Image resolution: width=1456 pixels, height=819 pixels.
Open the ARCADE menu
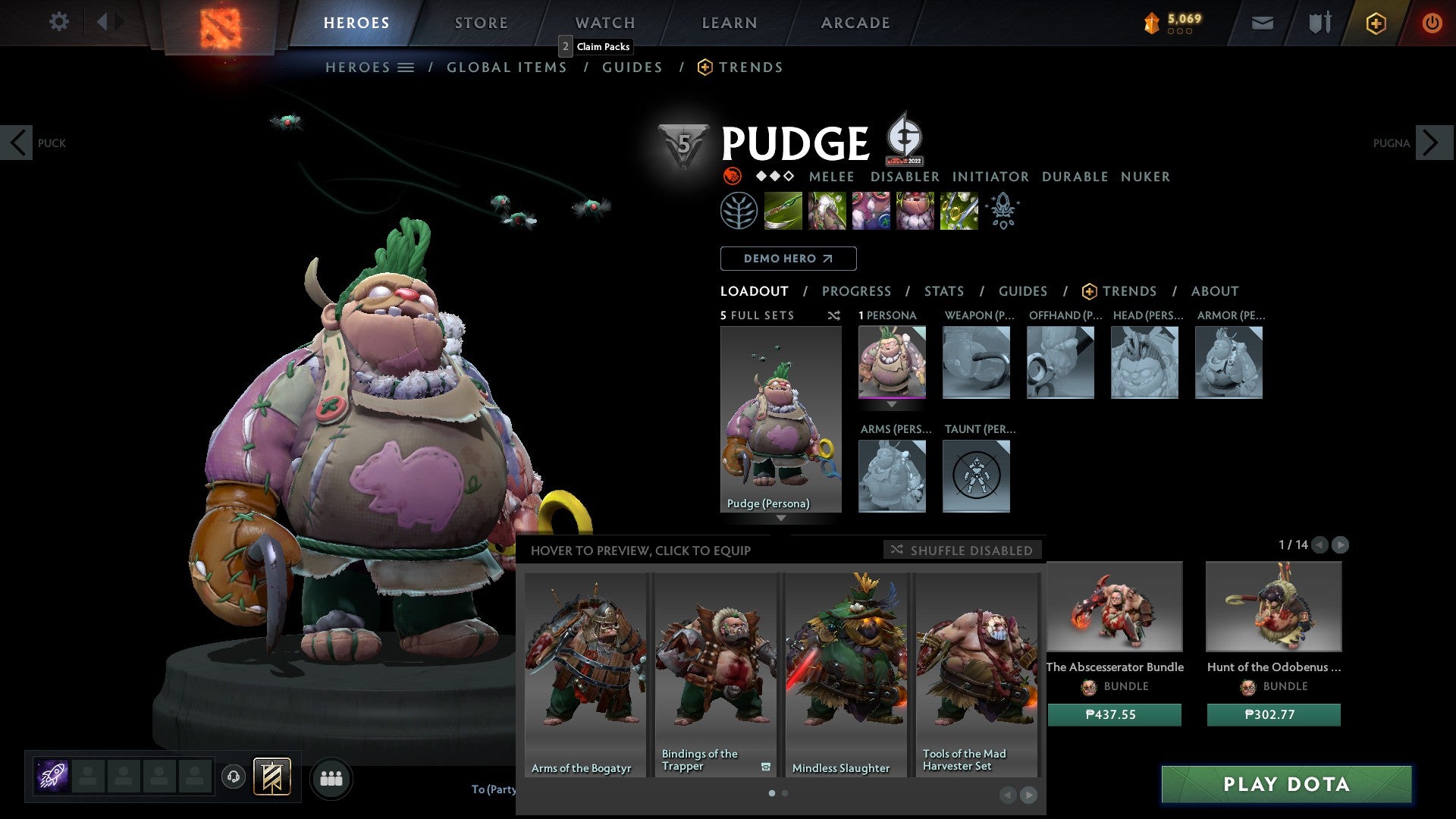tap(855, 23)
